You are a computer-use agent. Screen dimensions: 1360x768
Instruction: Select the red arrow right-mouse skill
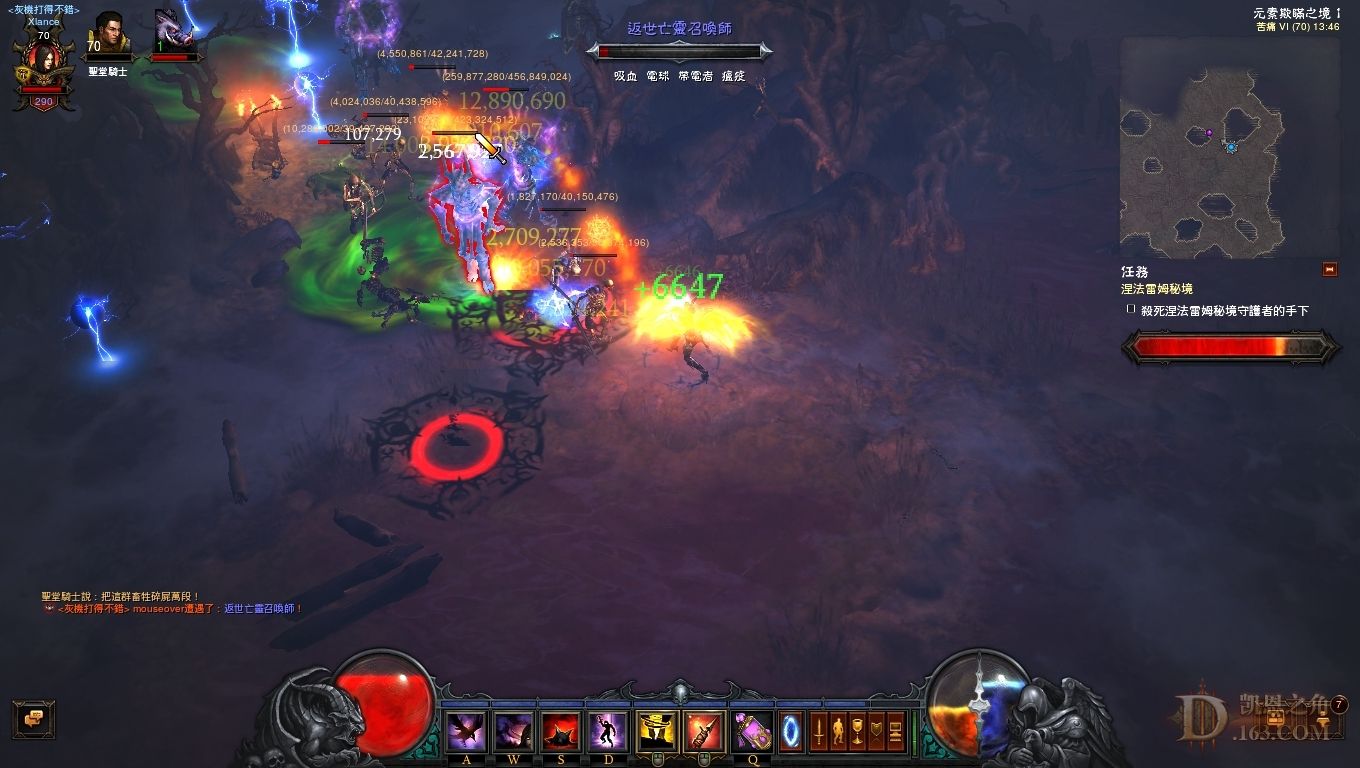click(x=705, y=732)
